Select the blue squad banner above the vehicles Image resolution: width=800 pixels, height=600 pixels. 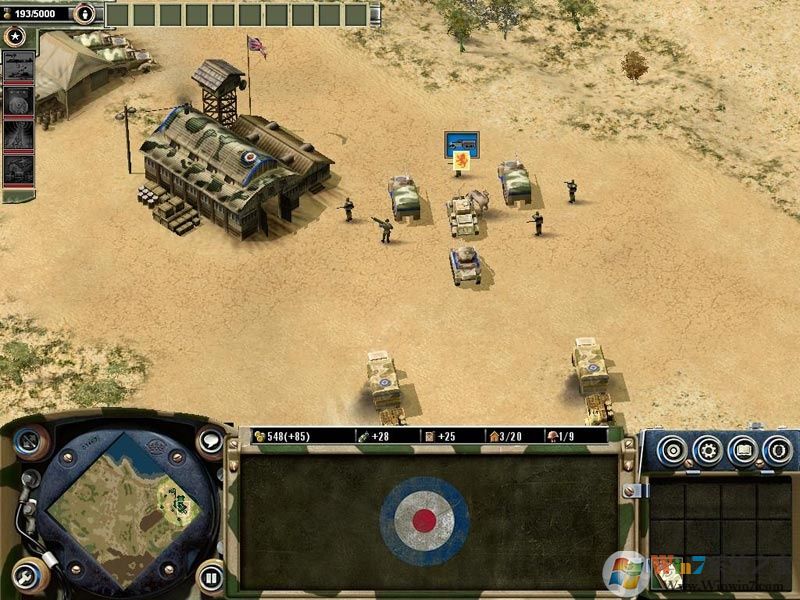coord(462,145)
